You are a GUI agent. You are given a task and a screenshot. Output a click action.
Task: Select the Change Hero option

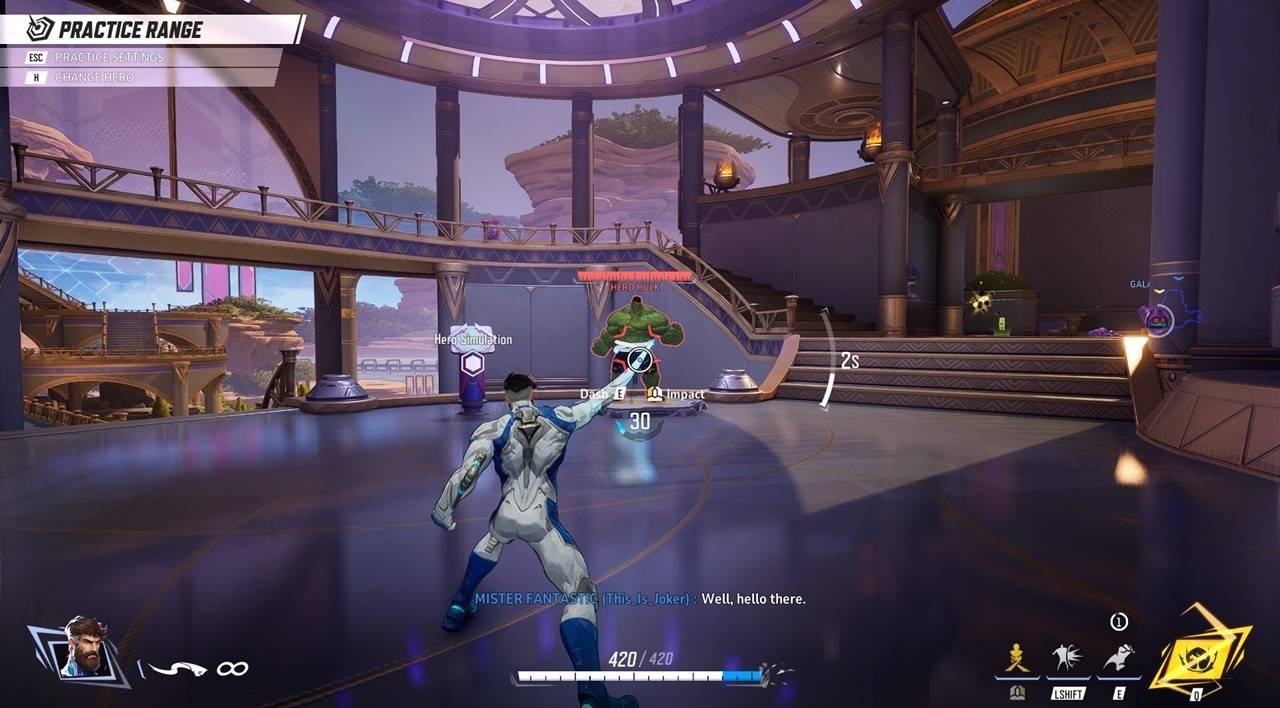click(94, 77)
